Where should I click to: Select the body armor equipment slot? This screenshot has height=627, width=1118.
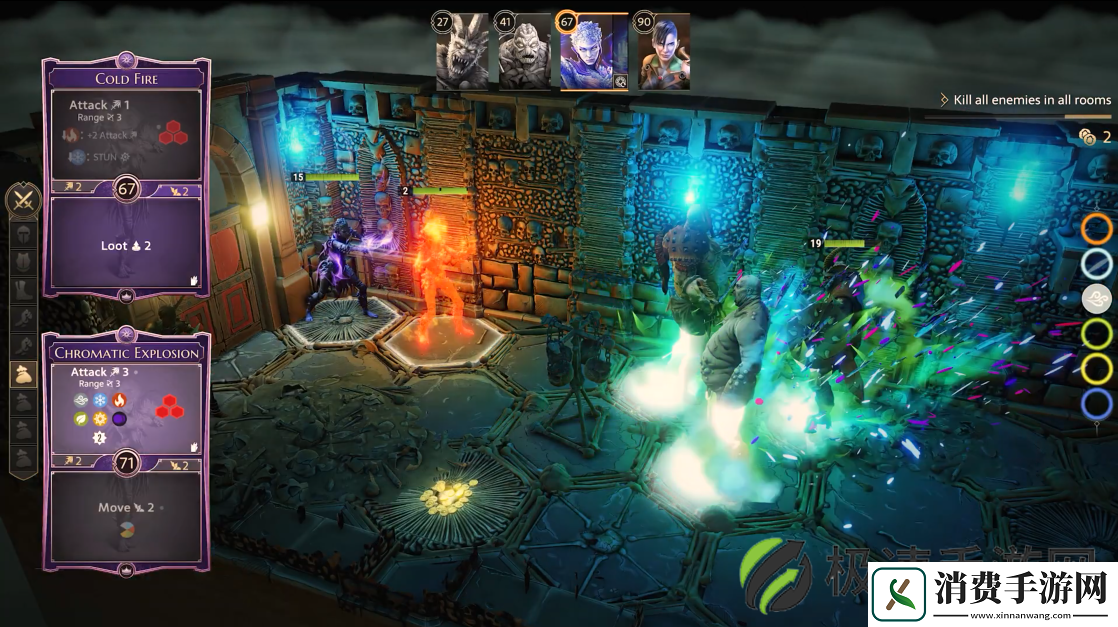22,263
